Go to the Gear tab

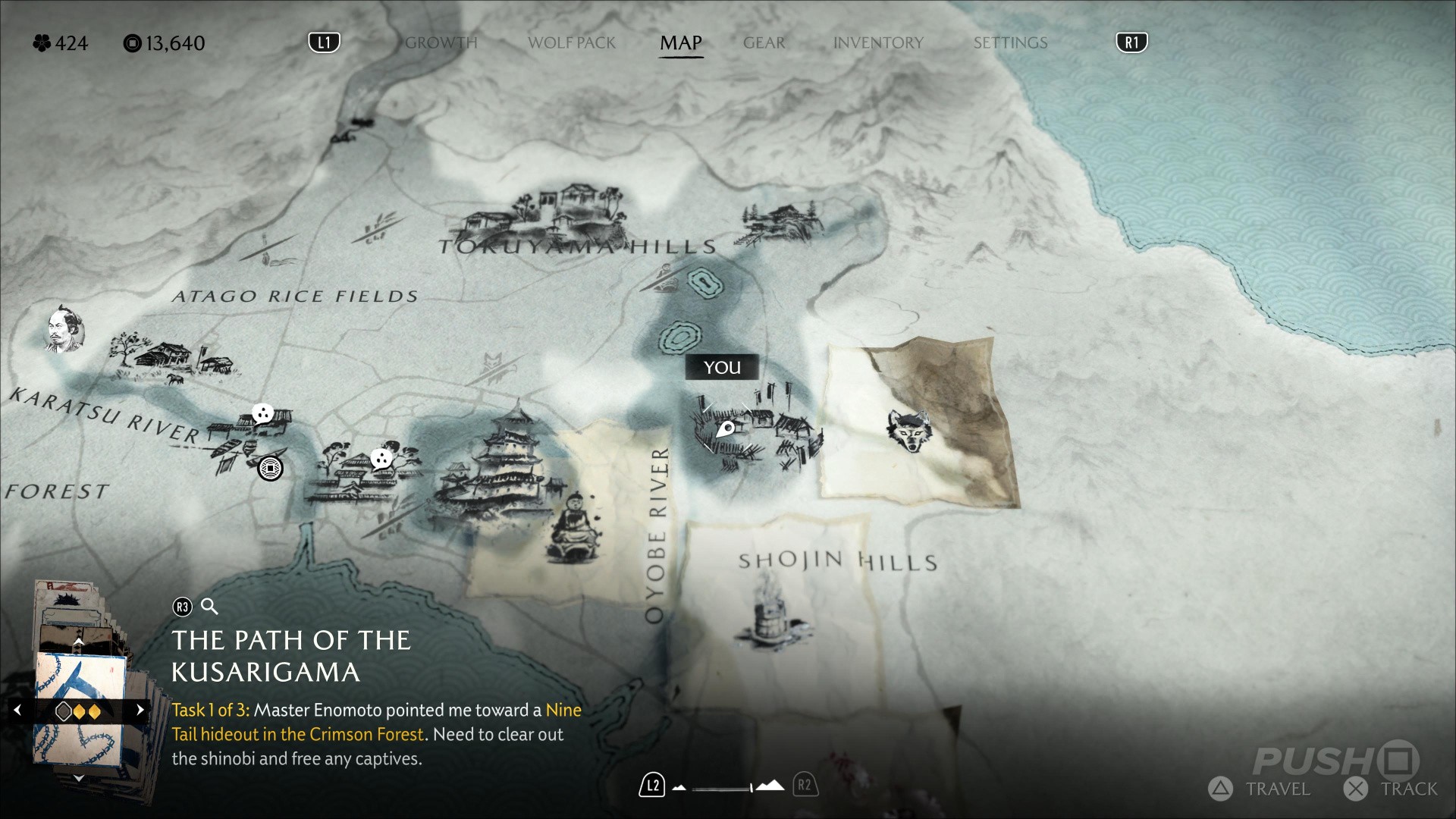coord(764,43)
